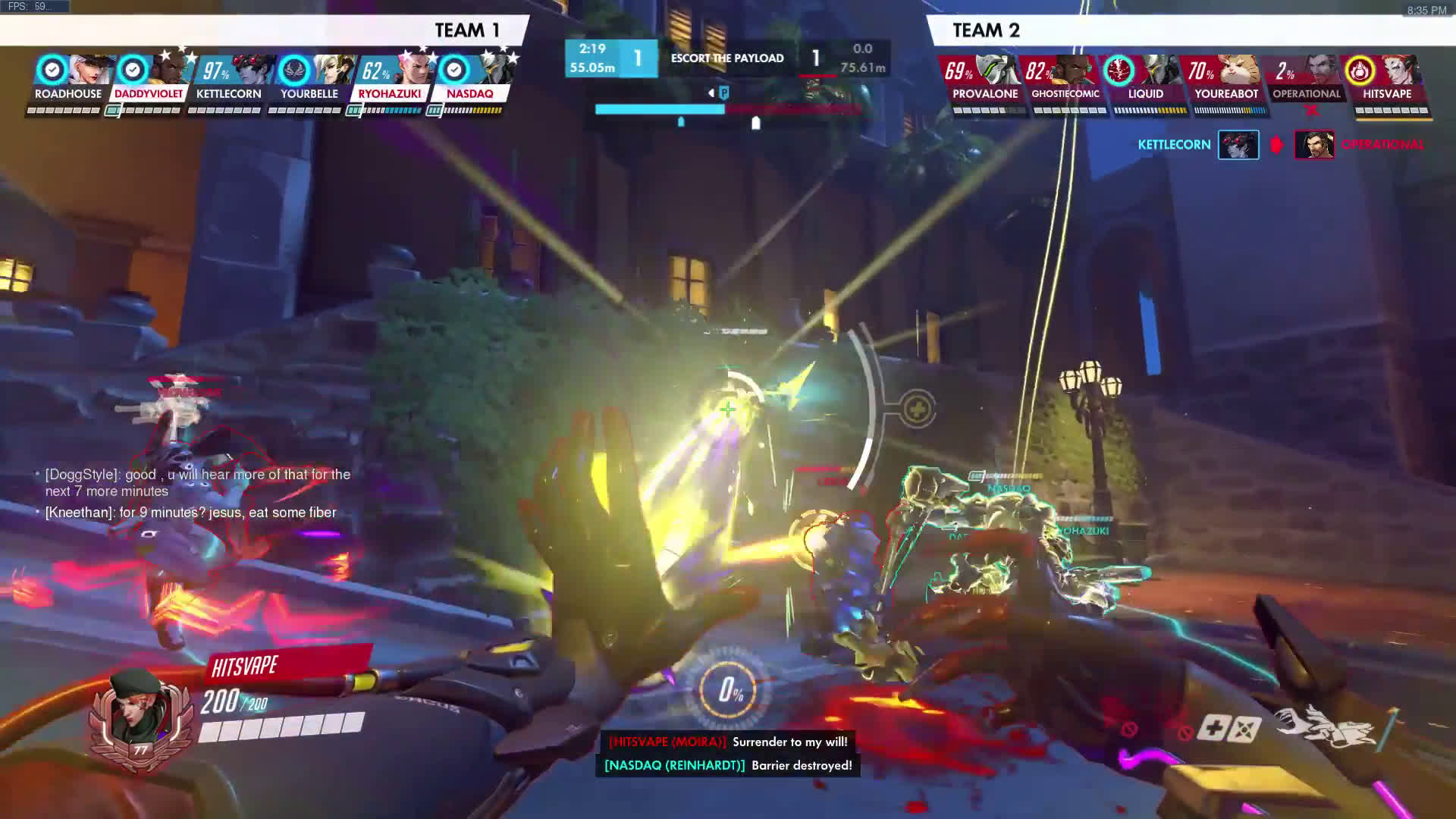The width and height of the screenshot is (1456, 819).
Task: Switch view to YOURBELLE's player card
Action: point(309,80)
